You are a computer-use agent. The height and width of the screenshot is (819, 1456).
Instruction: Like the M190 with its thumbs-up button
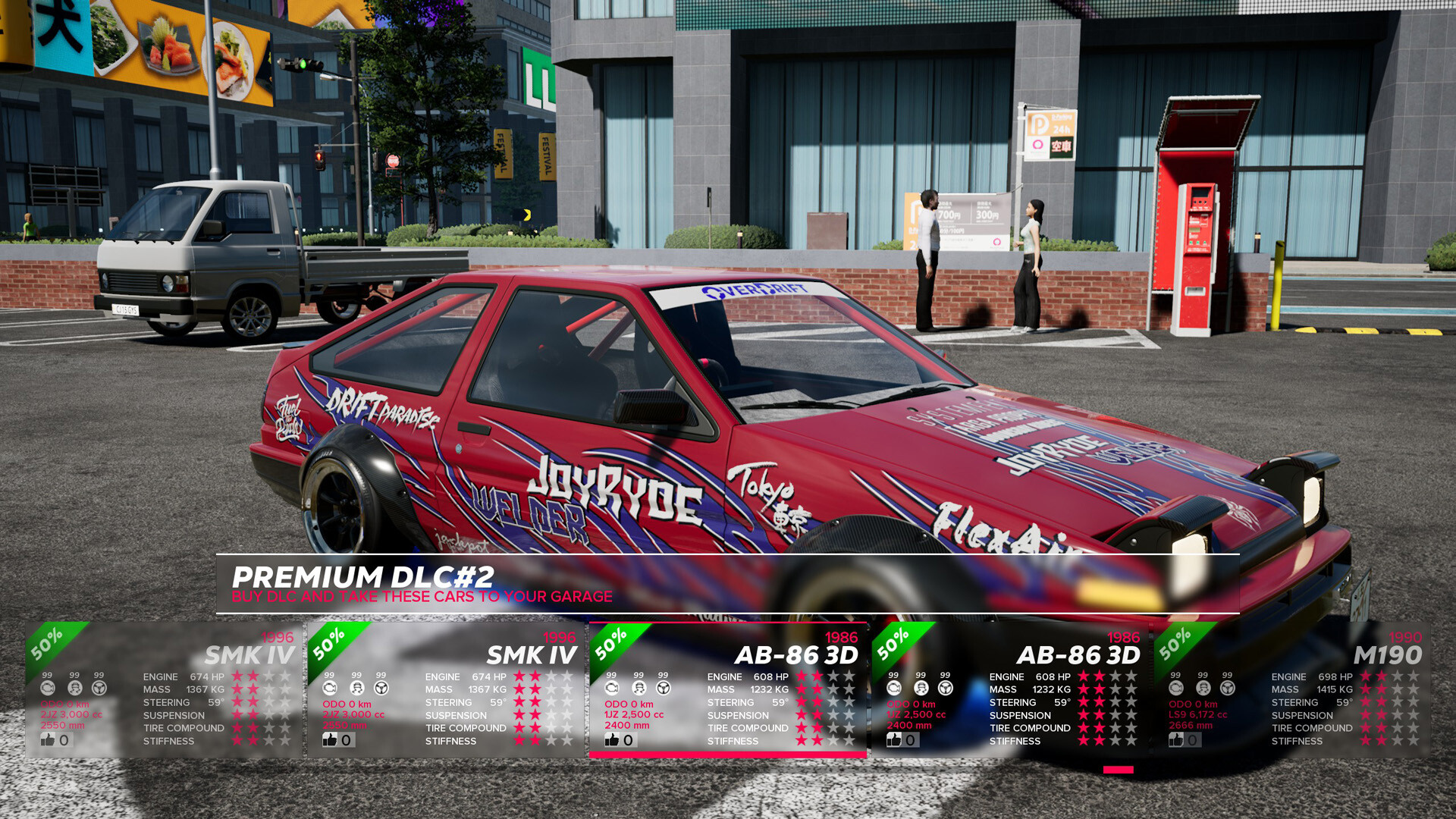click(x=1177, y=739)
